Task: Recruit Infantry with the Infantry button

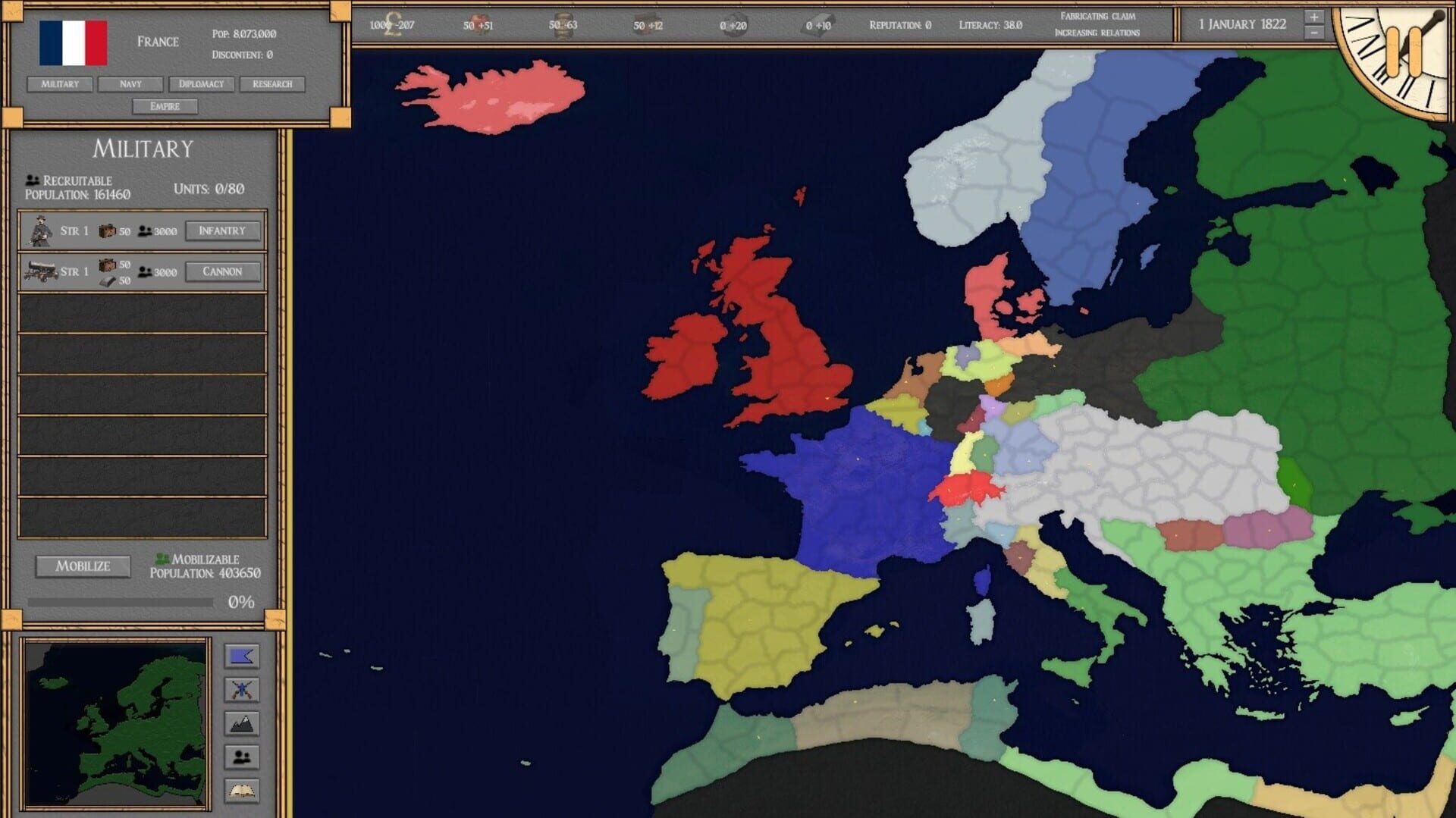Action: point(222,230)
